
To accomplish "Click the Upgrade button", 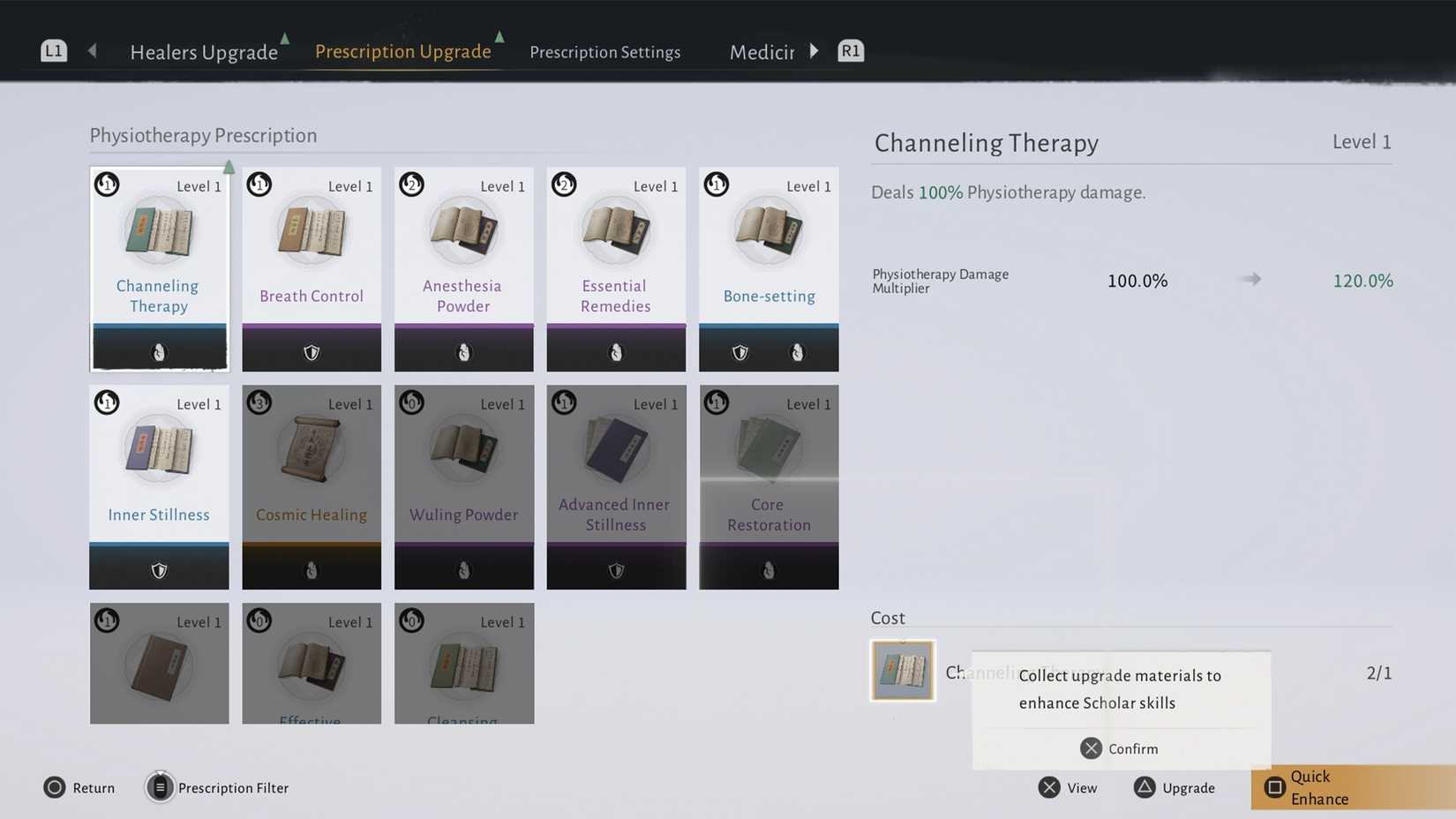I will 1175,787.
